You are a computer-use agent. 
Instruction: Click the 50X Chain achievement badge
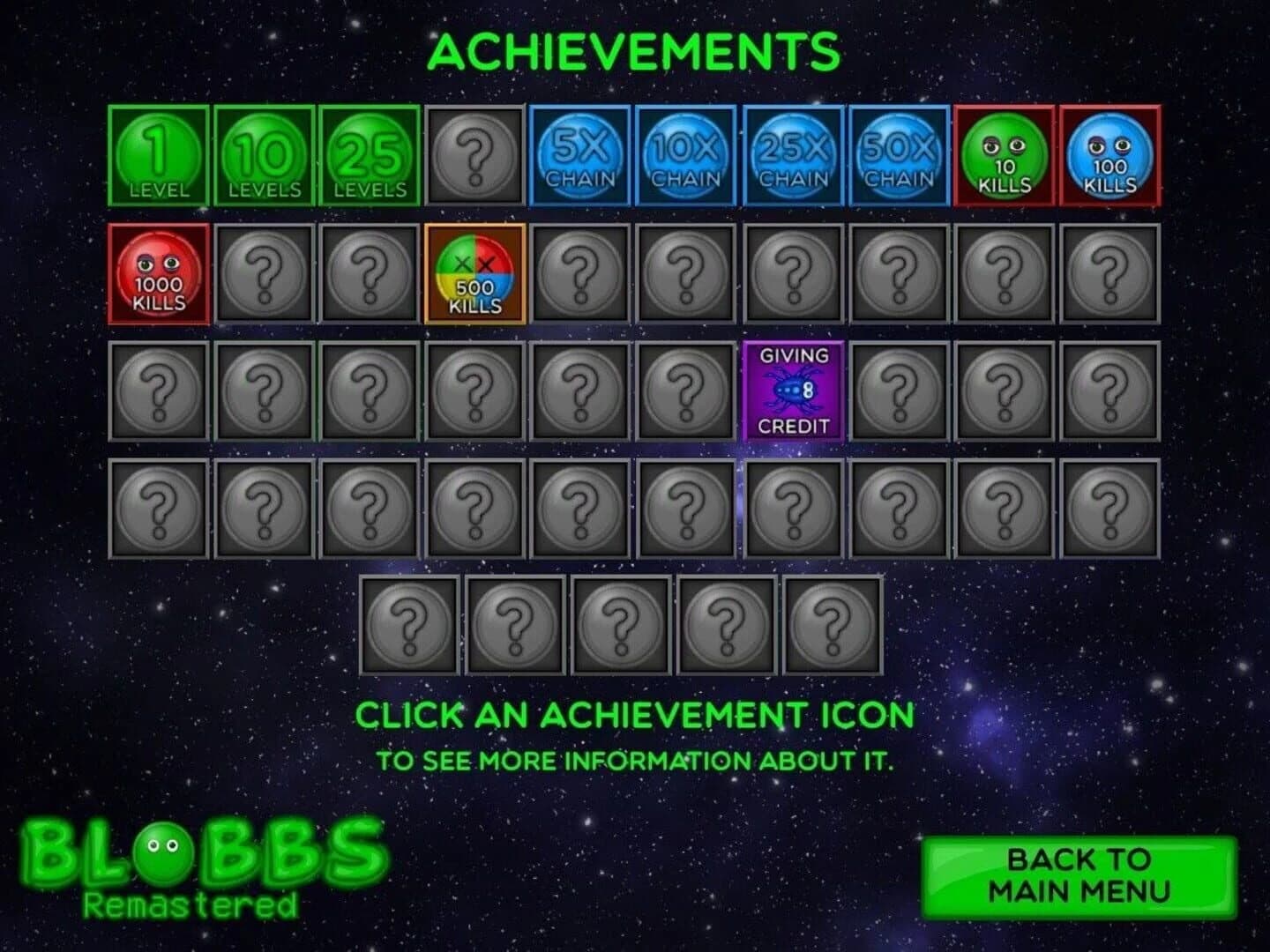(x=899, y=155)
